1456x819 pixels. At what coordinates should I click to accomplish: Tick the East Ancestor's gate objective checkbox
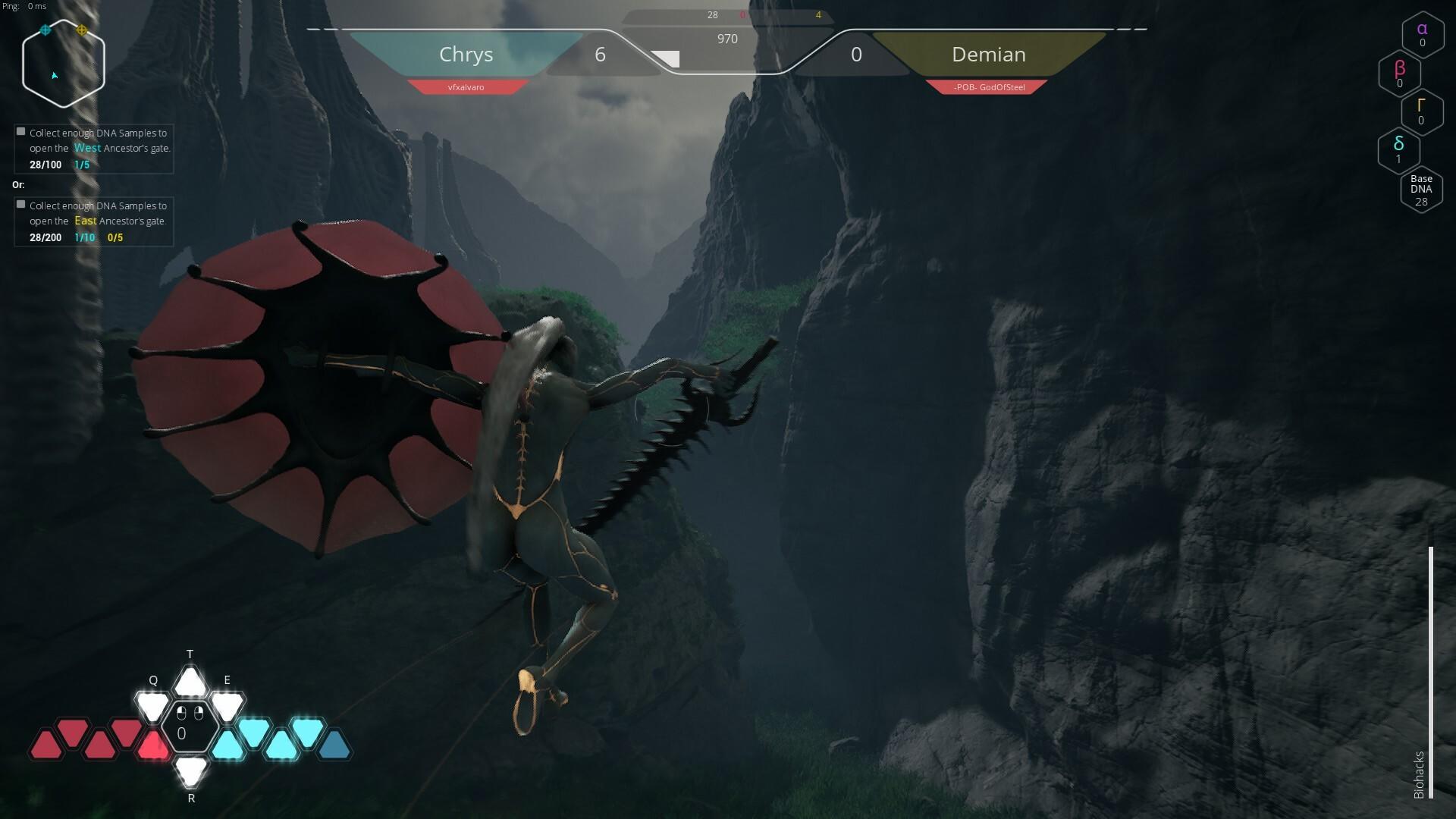20,204
